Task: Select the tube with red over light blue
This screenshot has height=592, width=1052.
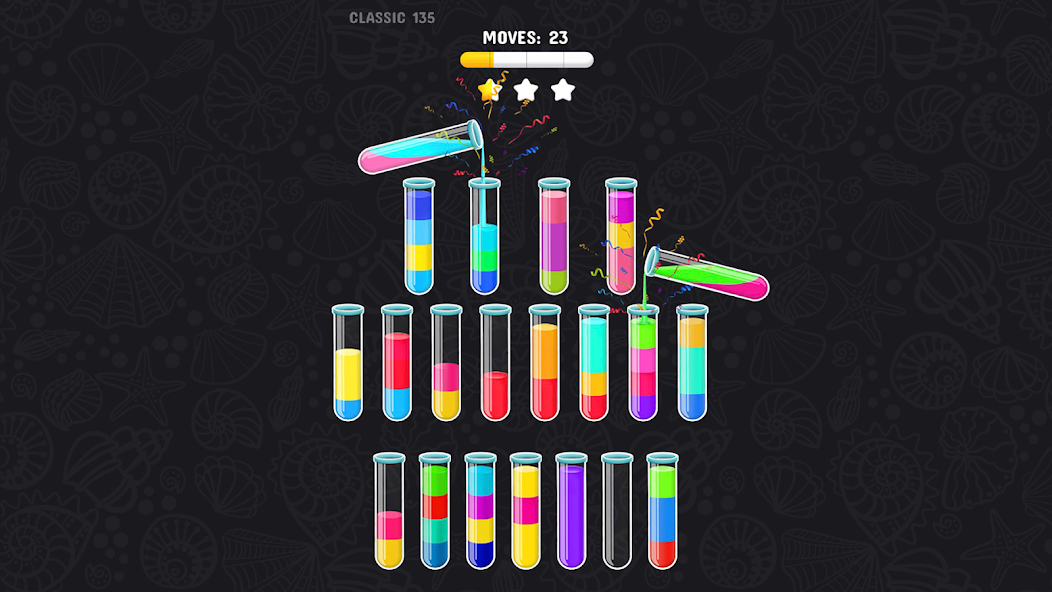Action: pyautogui.click(x=396, y=363)
